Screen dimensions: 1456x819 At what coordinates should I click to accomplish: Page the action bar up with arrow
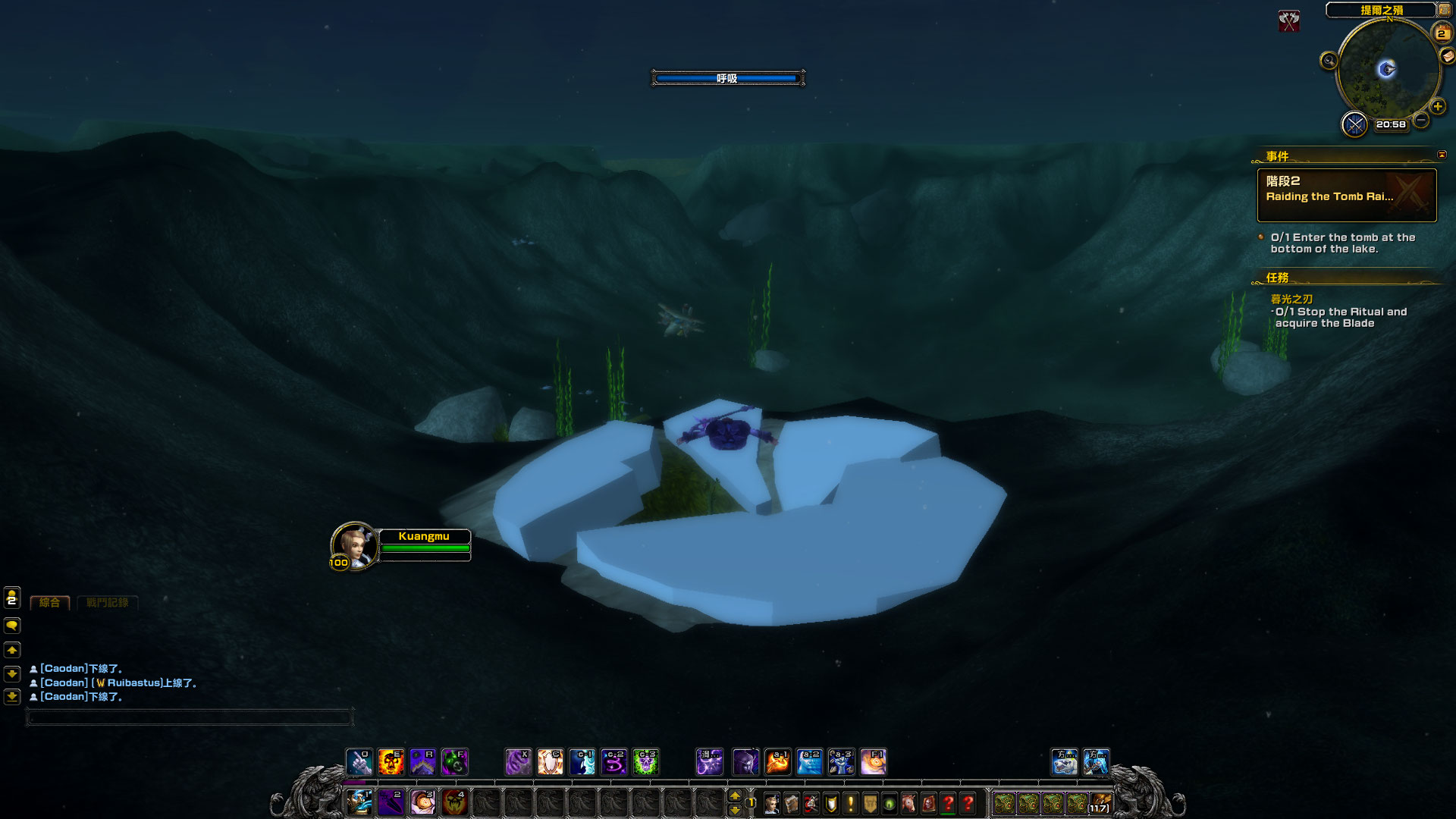[x=734, y=795]
